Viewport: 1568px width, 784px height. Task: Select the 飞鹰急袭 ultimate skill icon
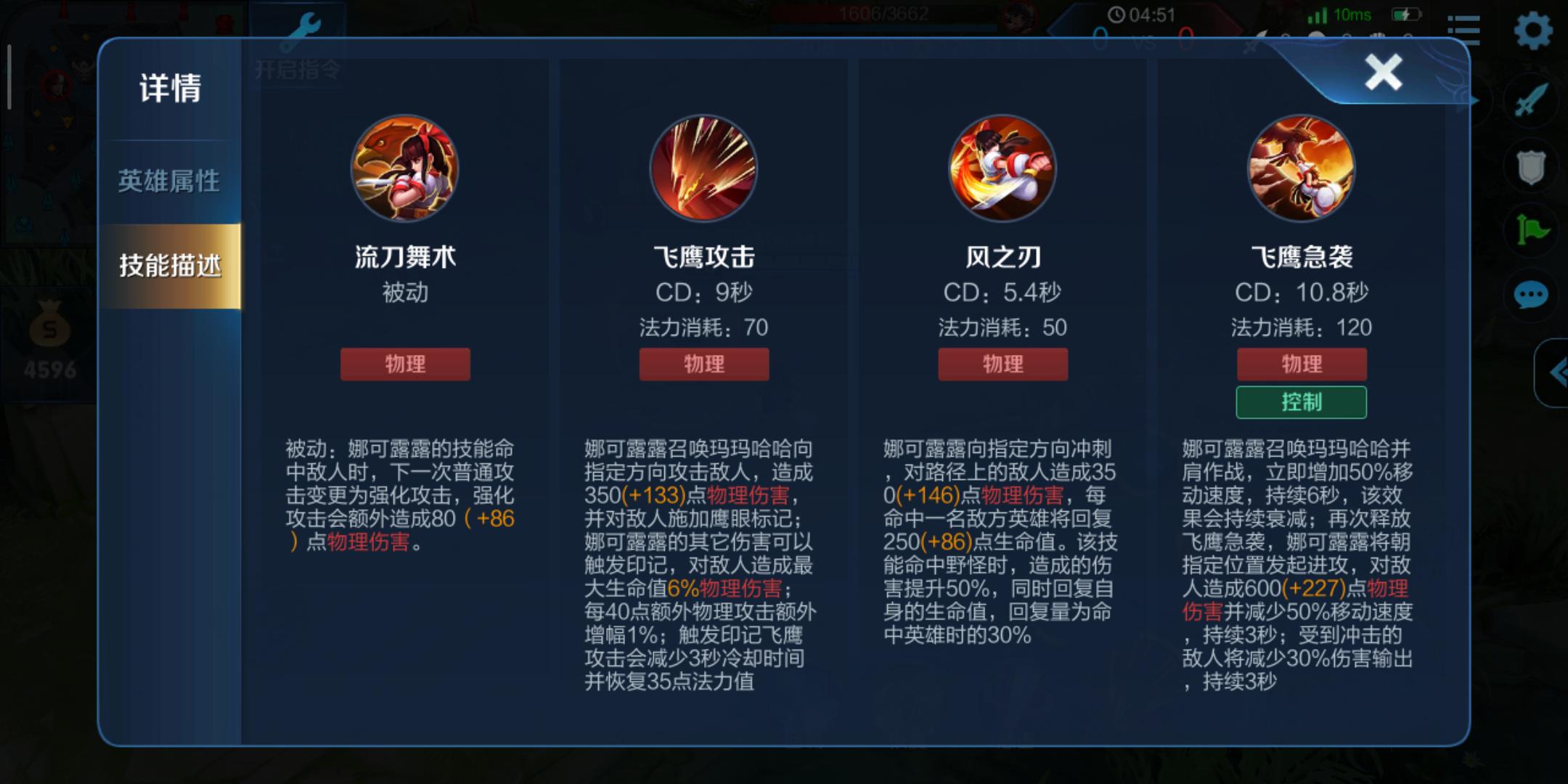[1302, 168]
